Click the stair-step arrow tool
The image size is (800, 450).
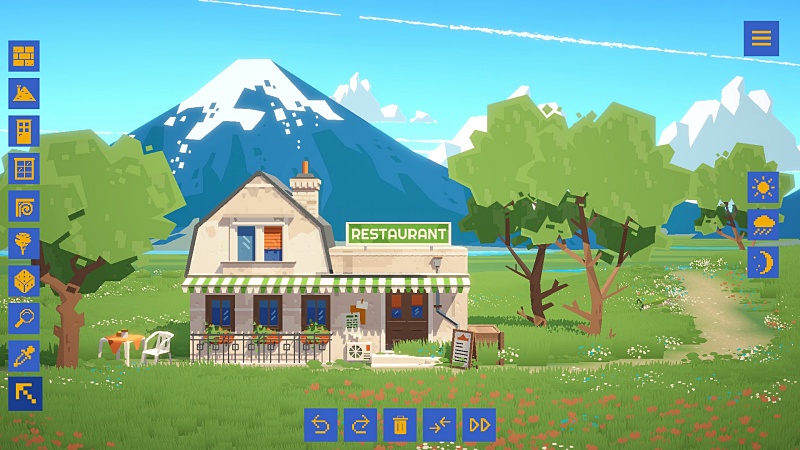tap(24, 393)
